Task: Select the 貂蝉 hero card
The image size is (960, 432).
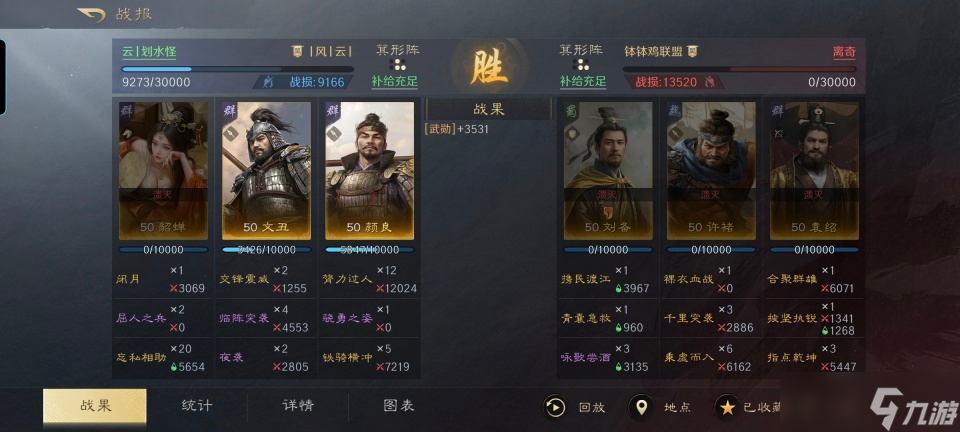Action: [x=163, y=170]
